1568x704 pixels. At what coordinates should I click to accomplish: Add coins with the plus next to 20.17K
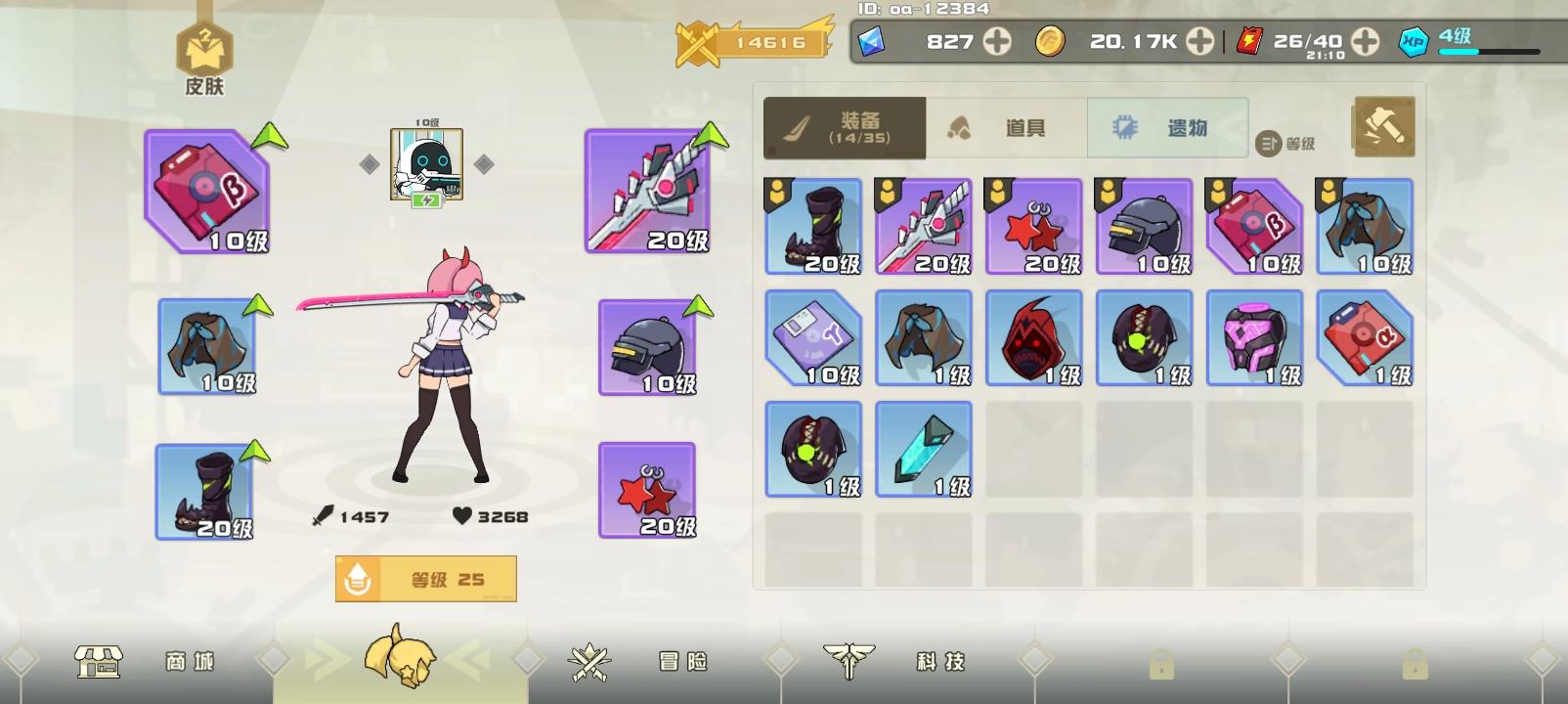[1199, 42]
